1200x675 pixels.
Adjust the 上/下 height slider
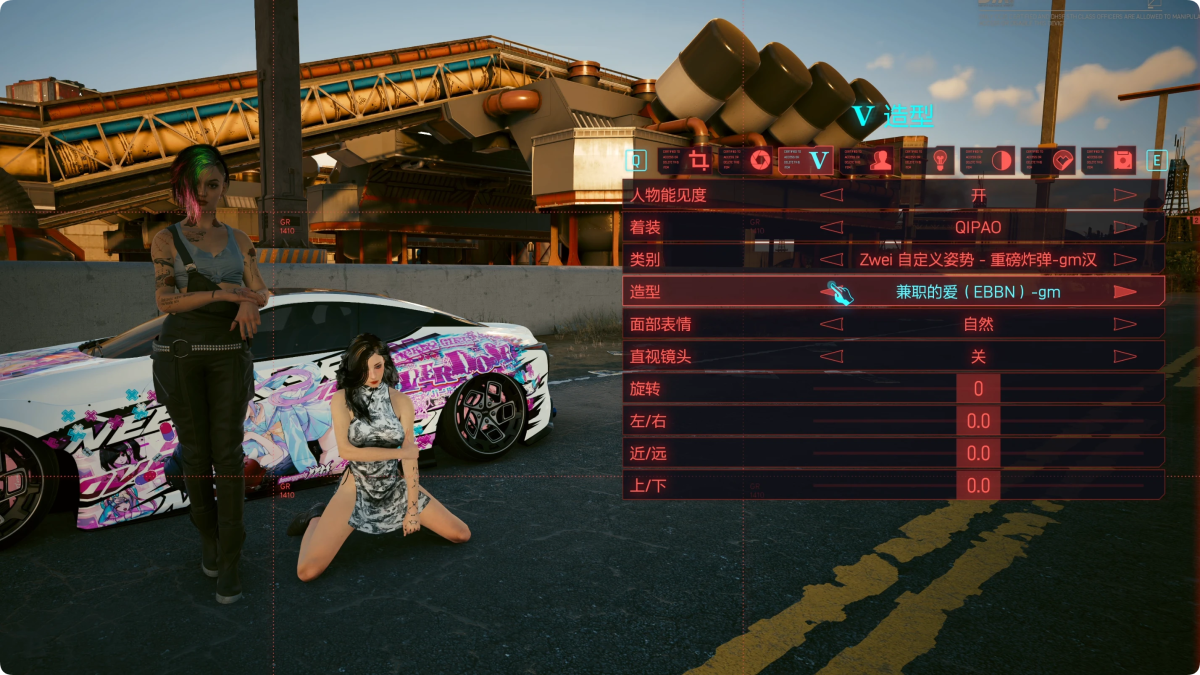click(x=978, y=486)
